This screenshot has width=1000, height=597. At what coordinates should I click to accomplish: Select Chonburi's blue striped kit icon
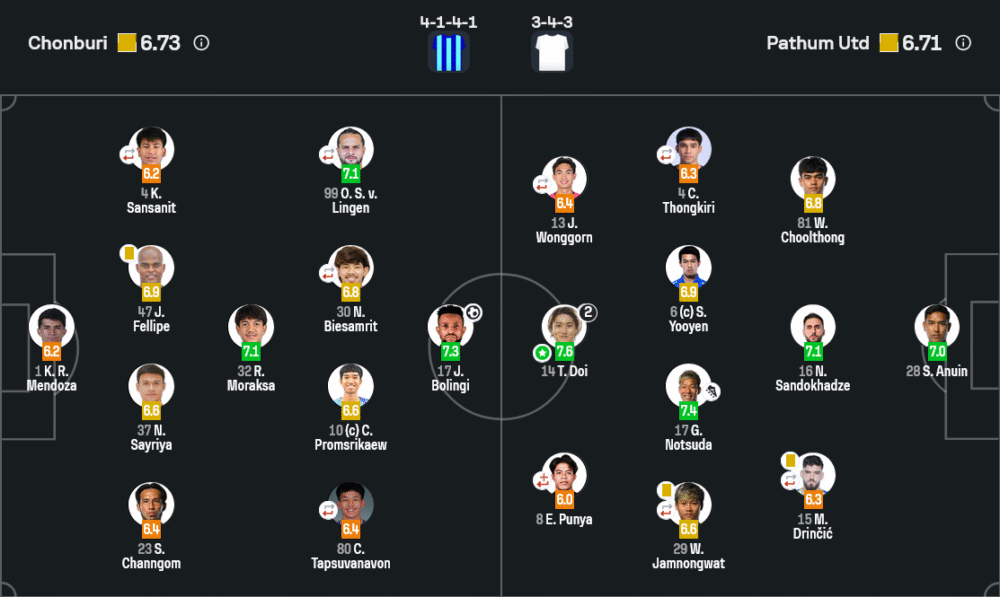tap(449, 52)
